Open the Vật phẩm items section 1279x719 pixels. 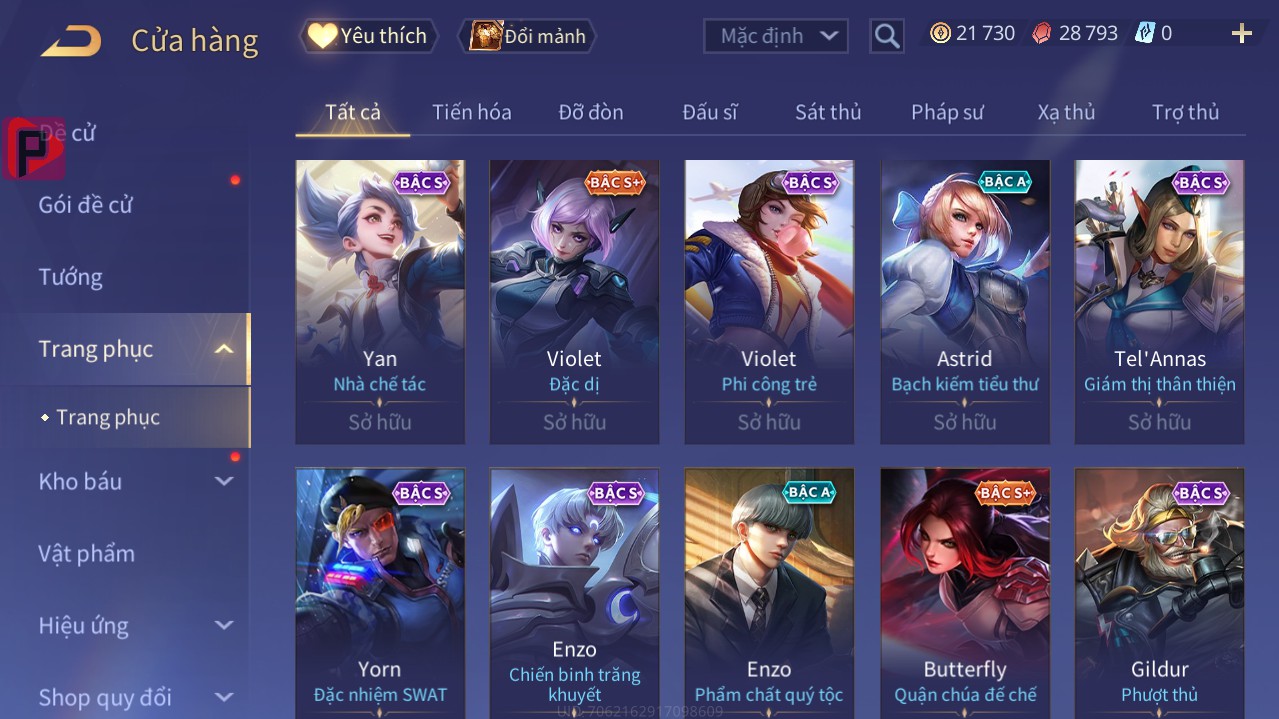click(86, 553)
